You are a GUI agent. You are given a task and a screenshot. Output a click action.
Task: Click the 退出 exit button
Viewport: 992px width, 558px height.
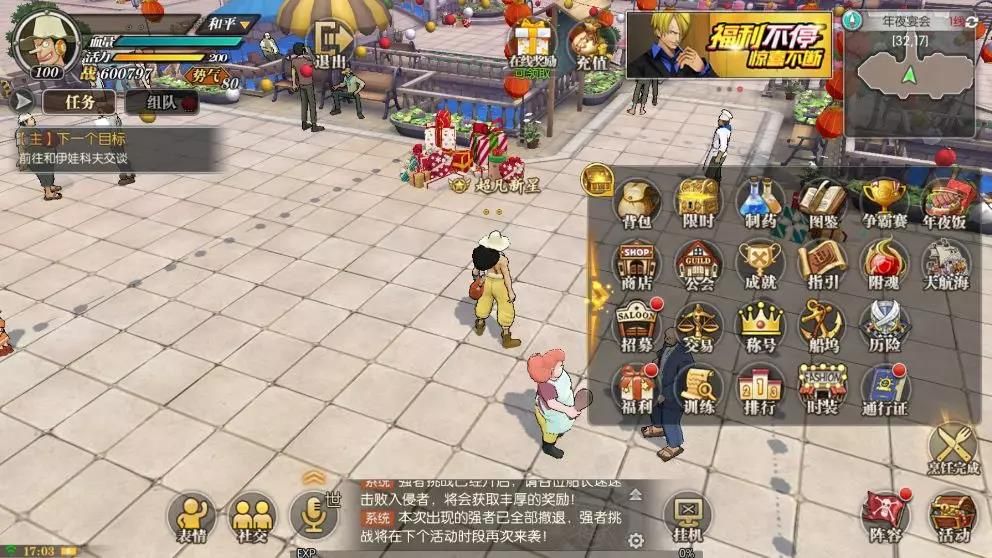click(x=330, y=45)
